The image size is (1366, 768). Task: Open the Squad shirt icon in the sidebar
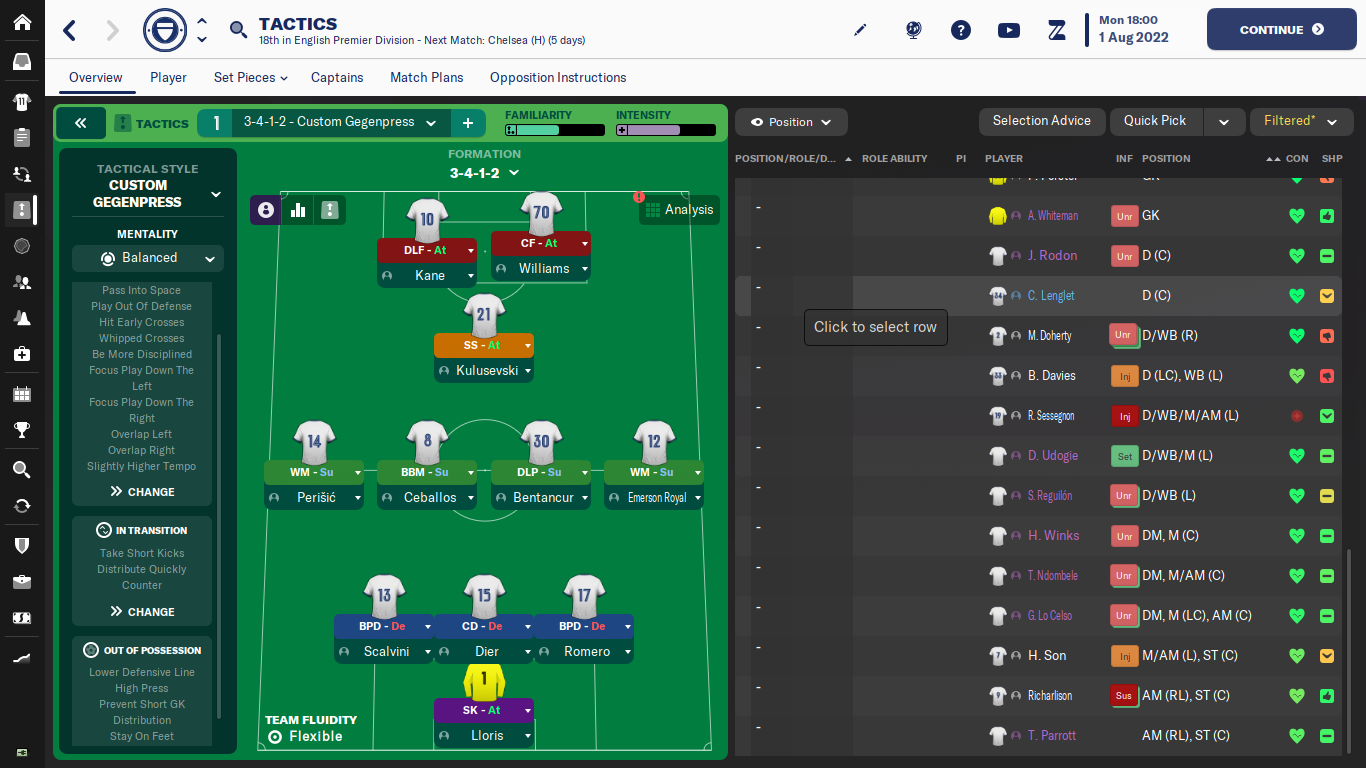pos(21,104)
